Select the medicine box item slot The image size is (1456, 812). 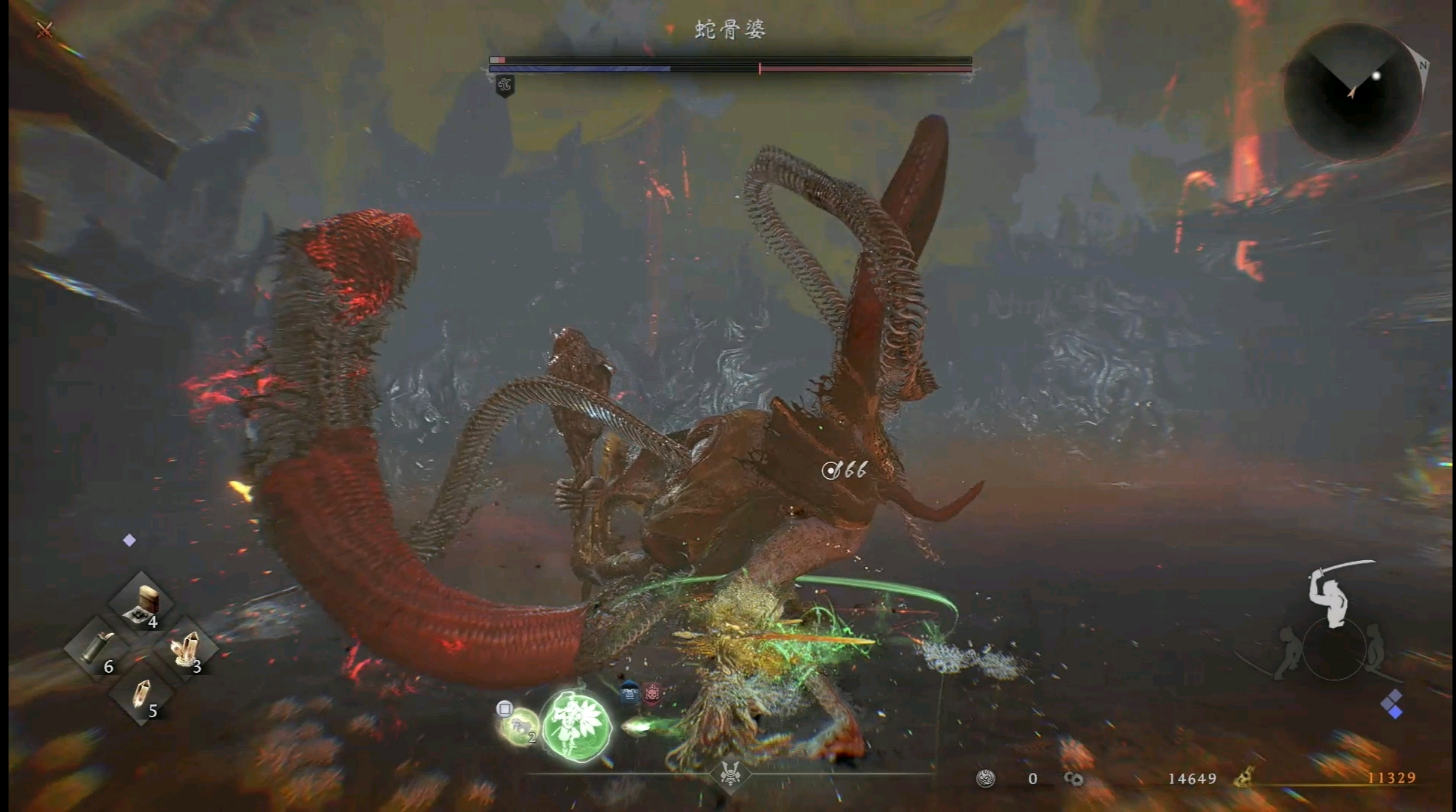pyautogui.click(x=141, y=604)
